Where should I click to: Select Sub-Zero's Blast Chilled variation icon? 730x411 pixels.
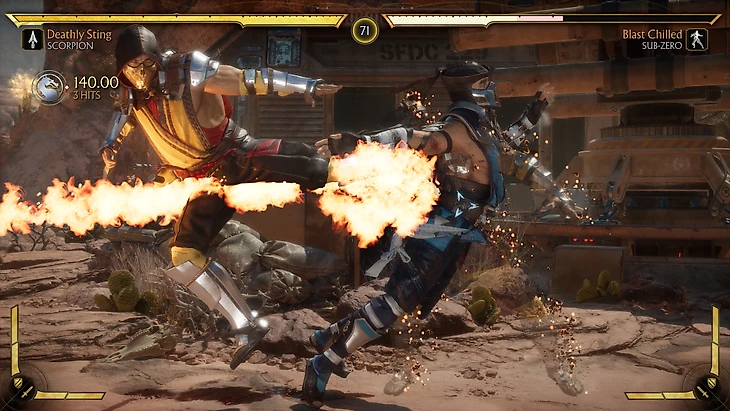pos(697,39)
